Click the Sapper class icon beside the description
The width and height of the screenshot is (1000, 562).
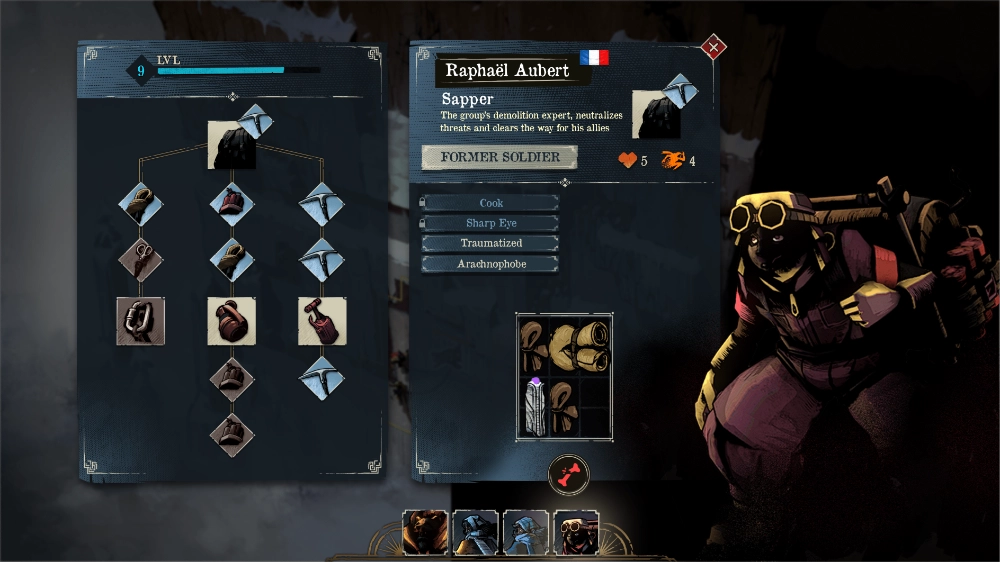(657, 113)
